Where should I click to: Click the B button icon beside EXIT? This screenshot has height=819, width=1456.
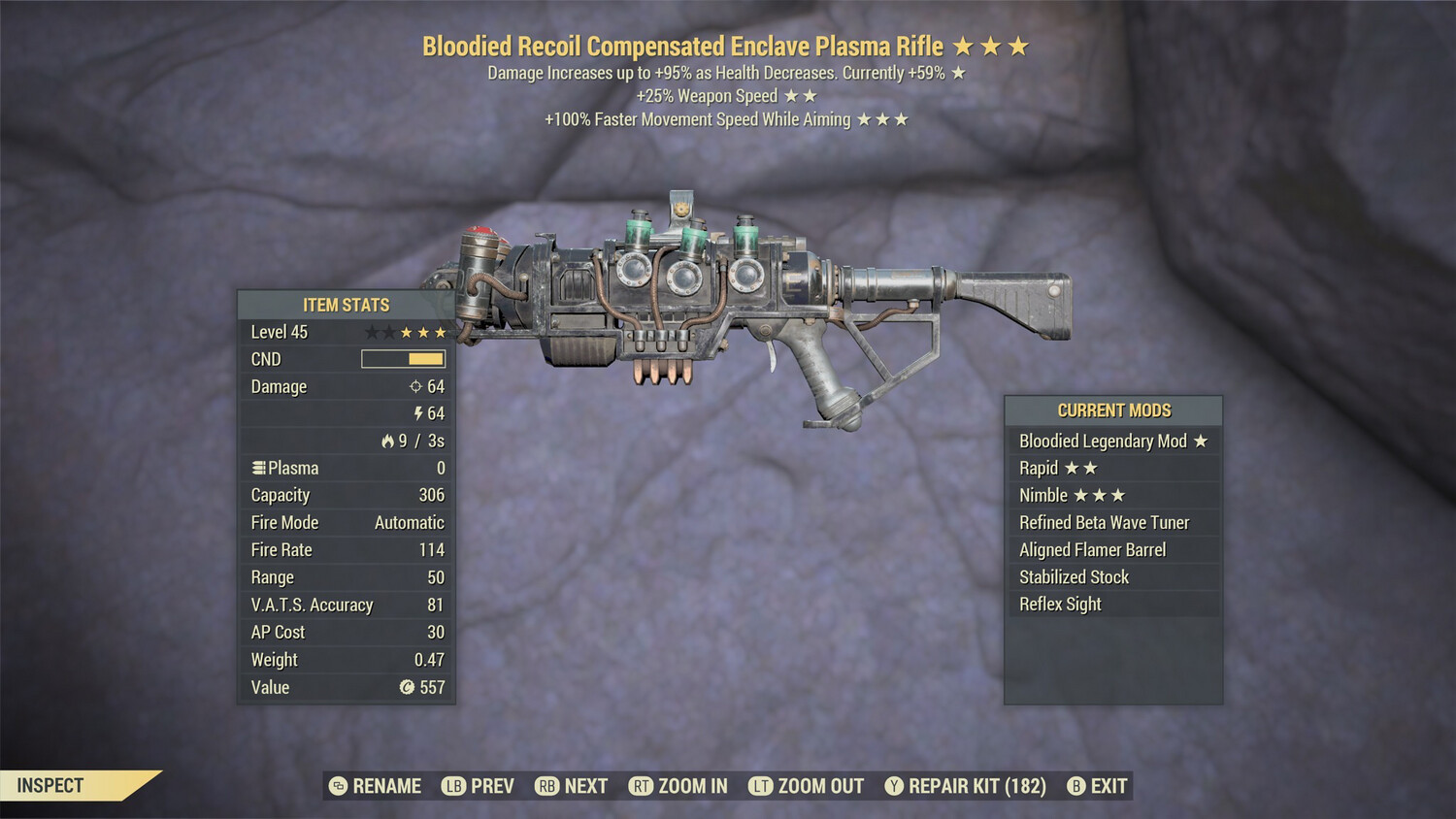pos(1075,786)
